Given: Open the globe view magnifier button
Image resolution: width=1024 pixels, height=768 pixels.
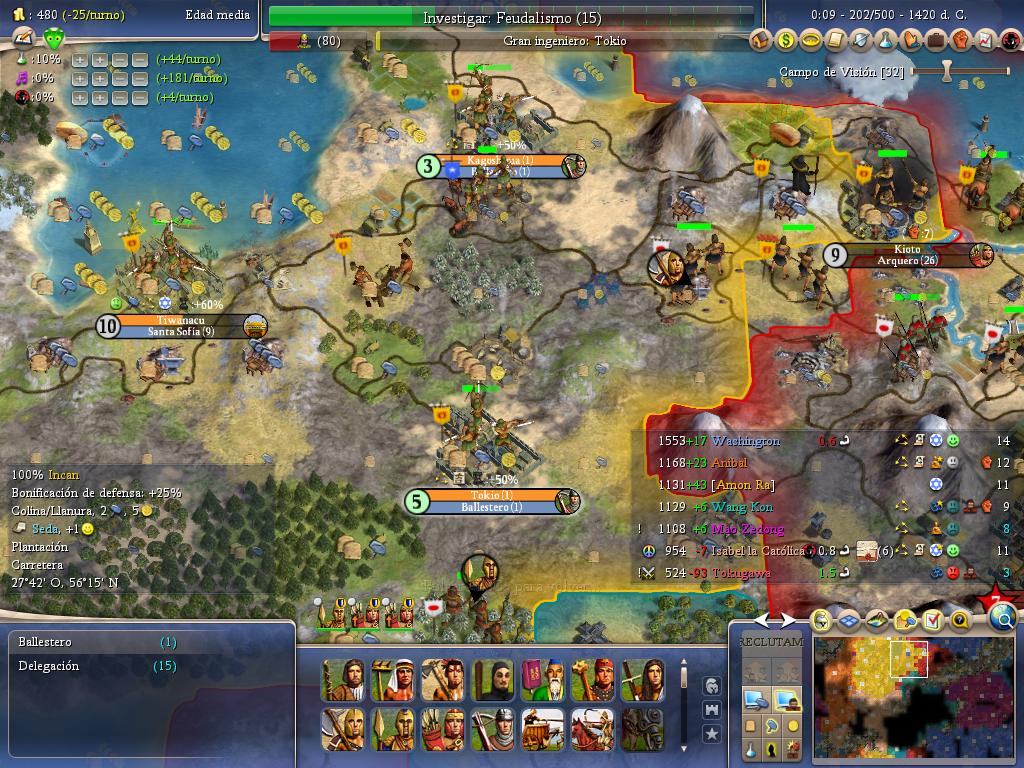Looking at the screenshot, I should [1003, 620].
